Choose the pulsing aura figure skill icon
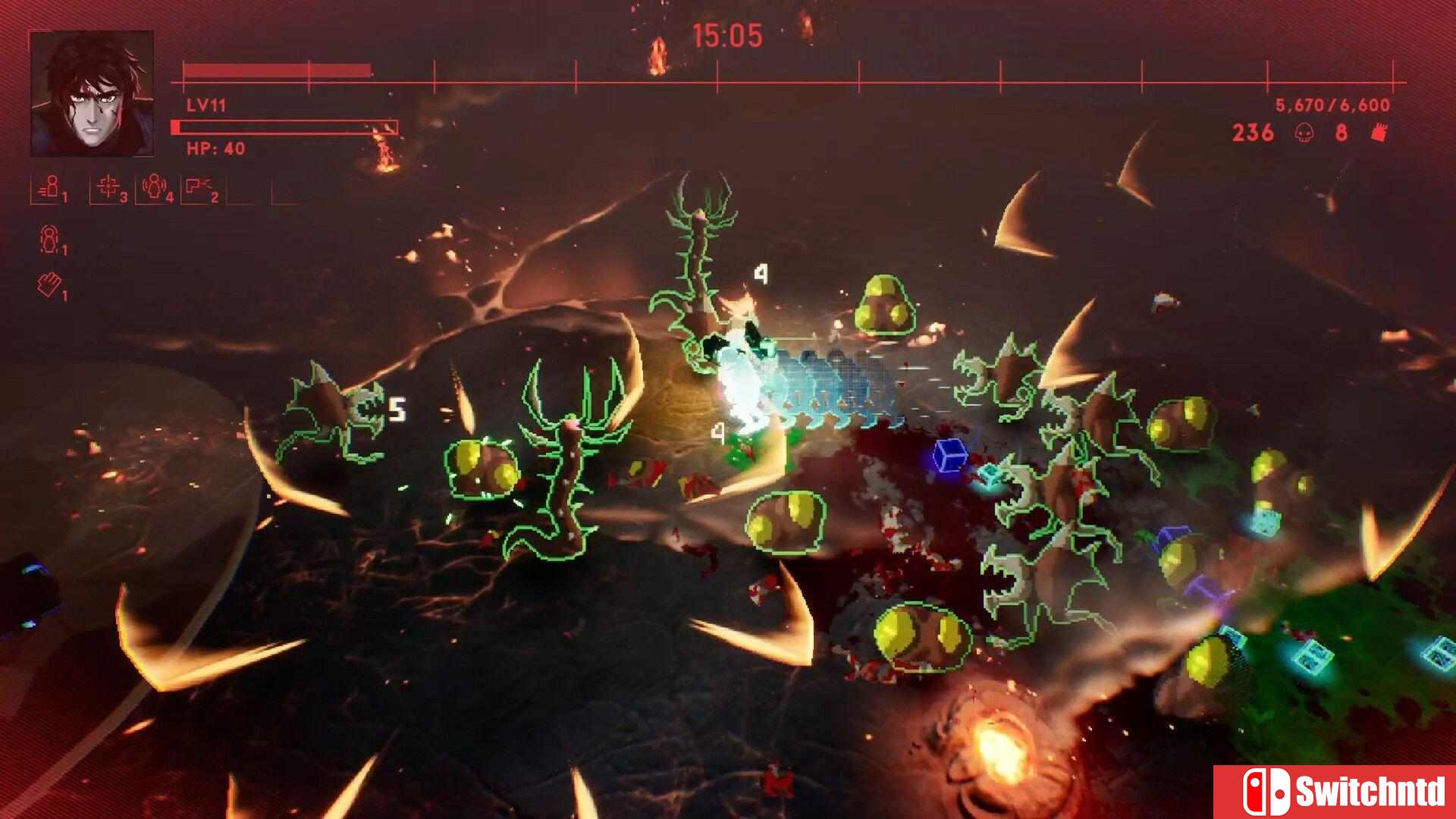The width and height of the screenshot is (1456, 819). pyautogui.click(x=154, y=187)
